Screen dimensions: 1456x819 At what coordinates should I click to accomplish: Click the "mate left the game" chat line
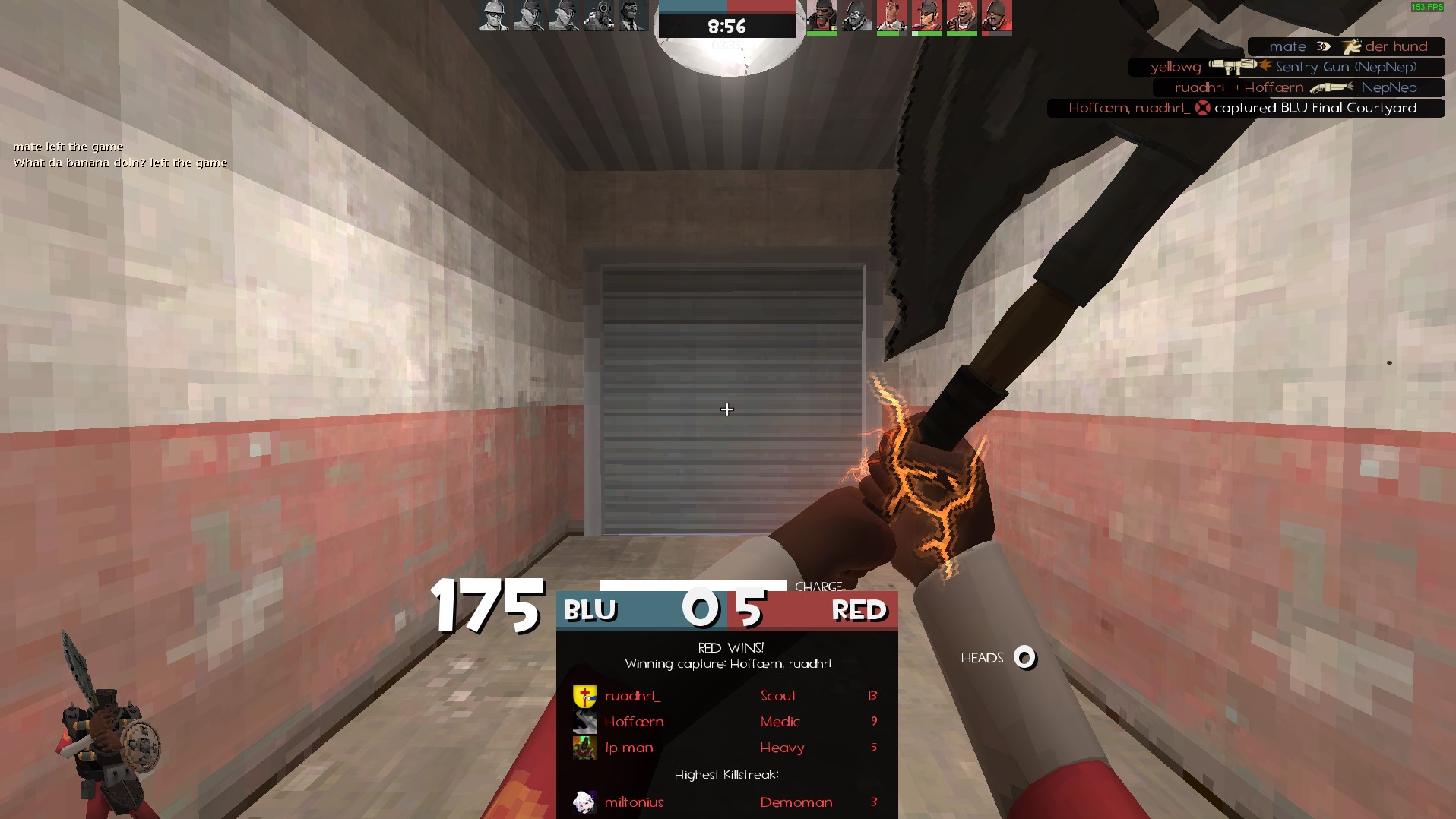[68, 147]
